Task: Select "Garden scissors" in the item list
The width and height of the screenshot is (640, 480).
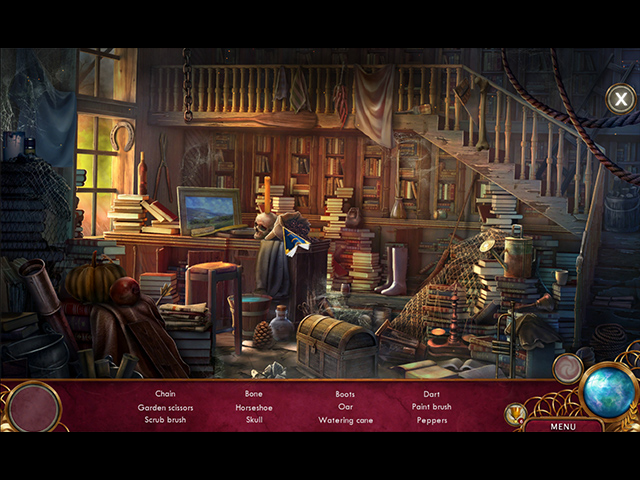Action: 165,407
